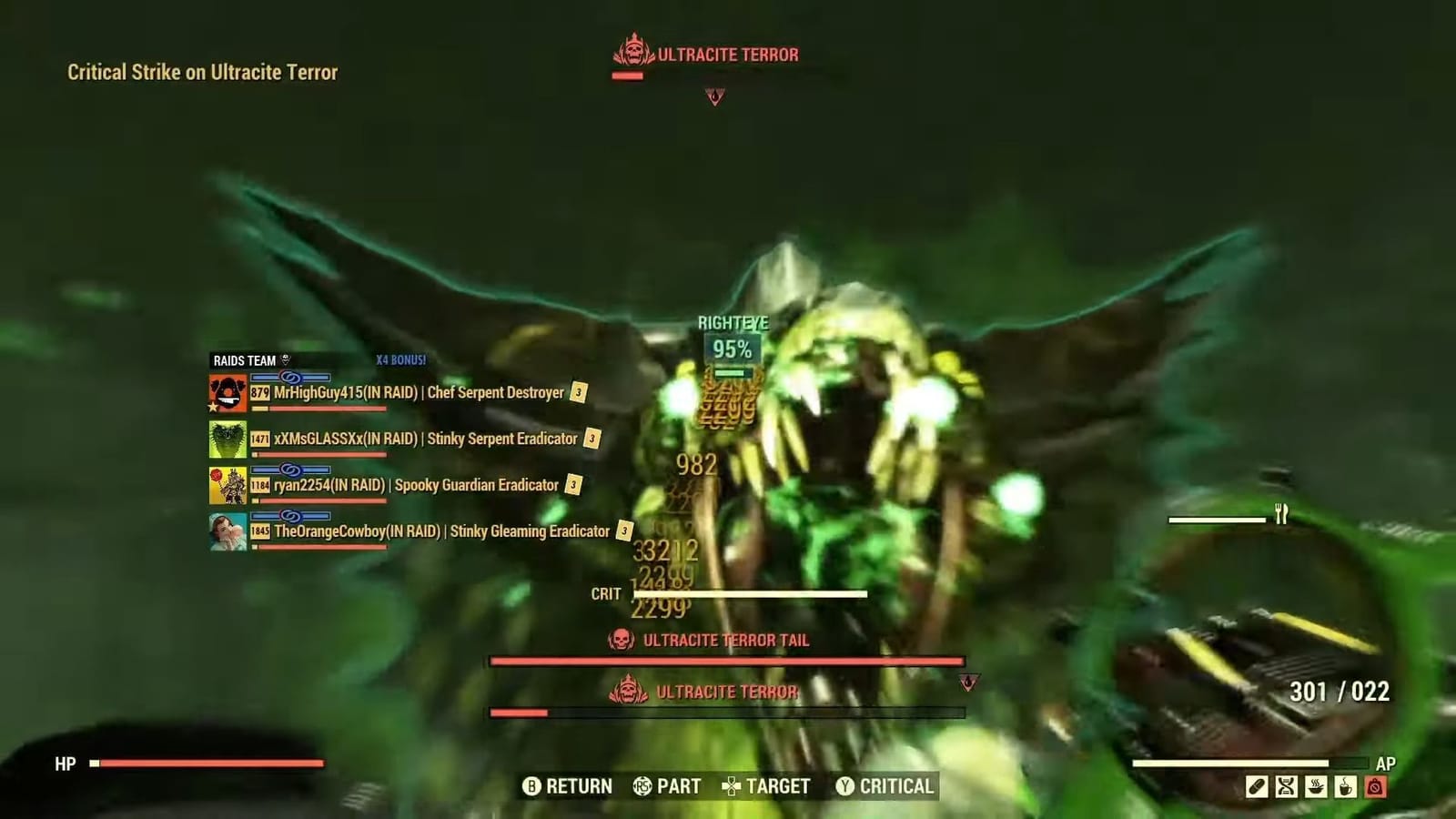
Task: Toggle ryan2254's connection link indicator
Action: [x=291, y=470]
